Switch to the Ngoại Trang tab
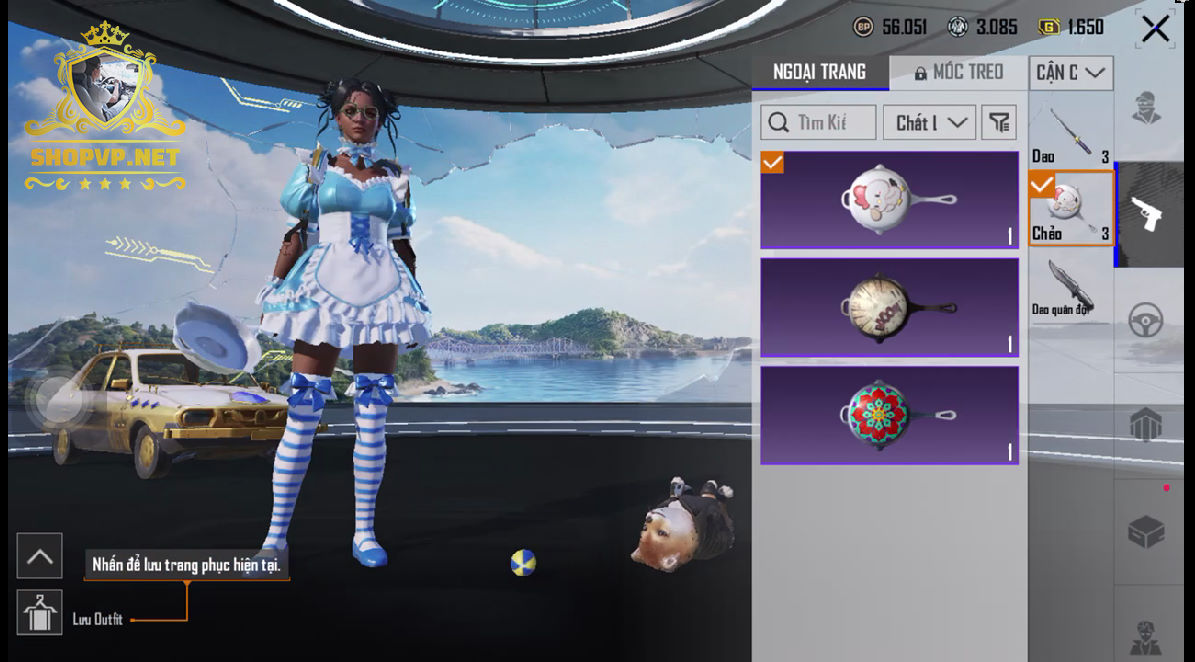Image resolution: width=1195 pixels, height=662 pixels. (819, 72)
